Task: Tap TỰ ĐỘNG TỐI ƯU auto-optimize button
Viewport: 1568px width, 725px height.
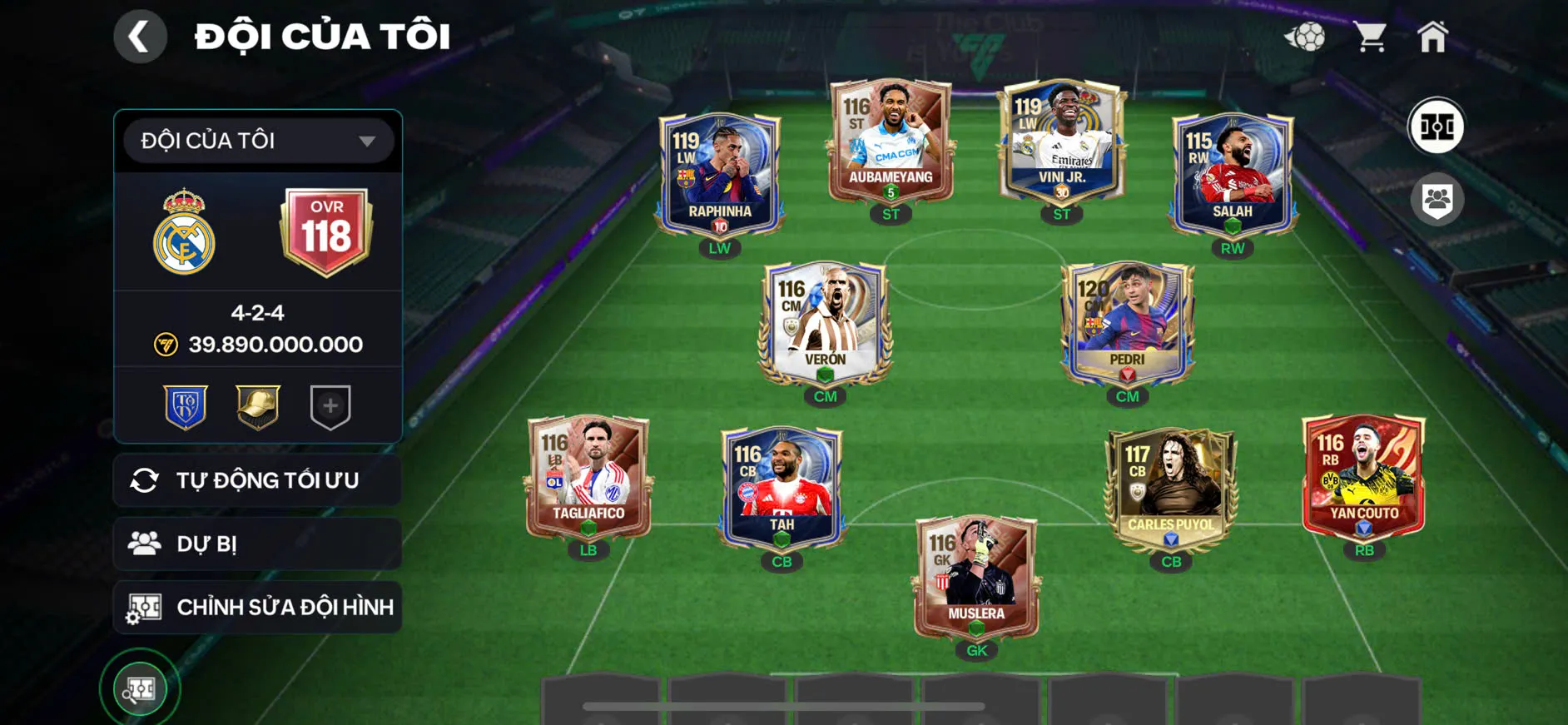Action: (x=258, y=480)
